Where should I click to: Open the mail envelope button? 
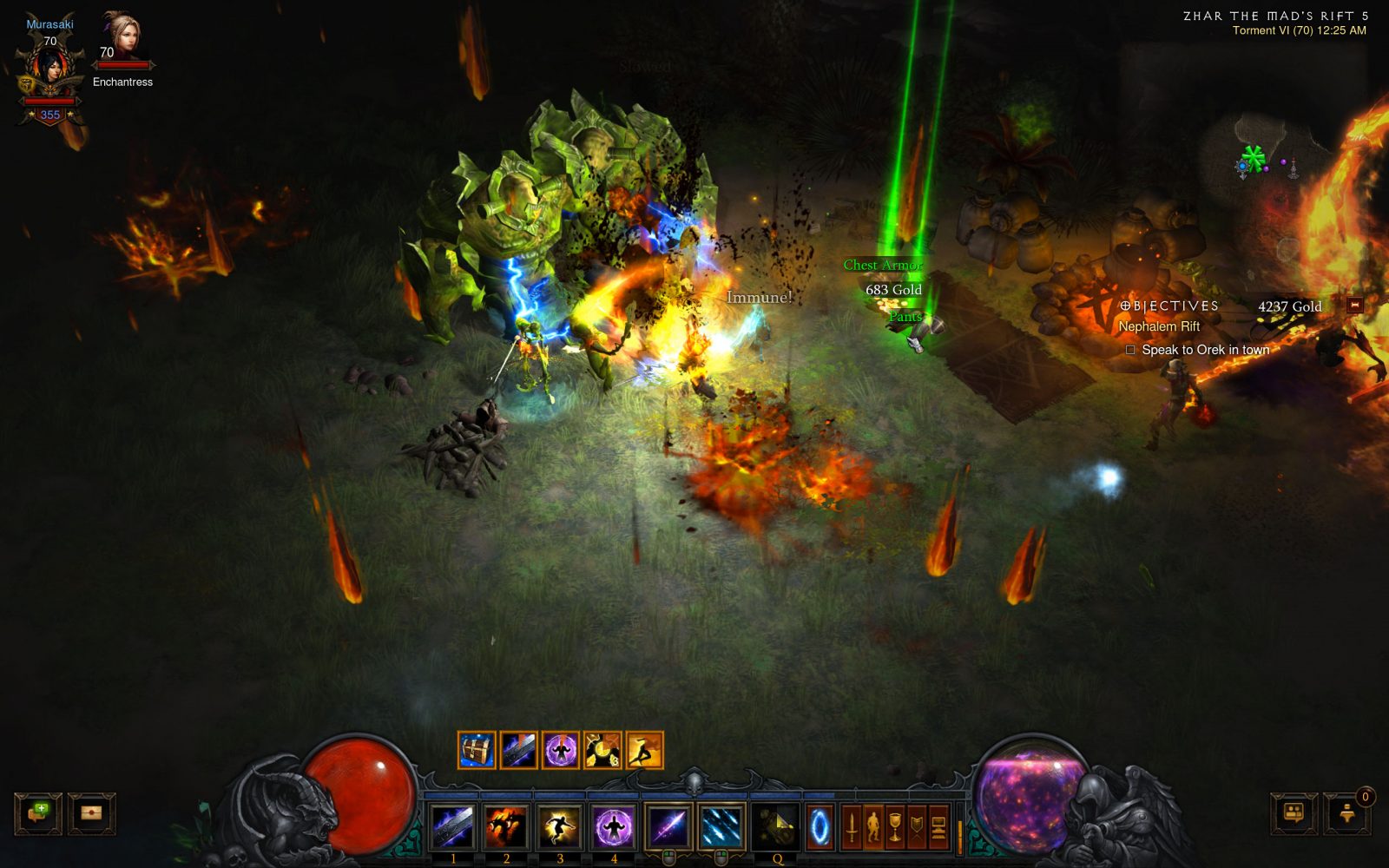point(91,813)
